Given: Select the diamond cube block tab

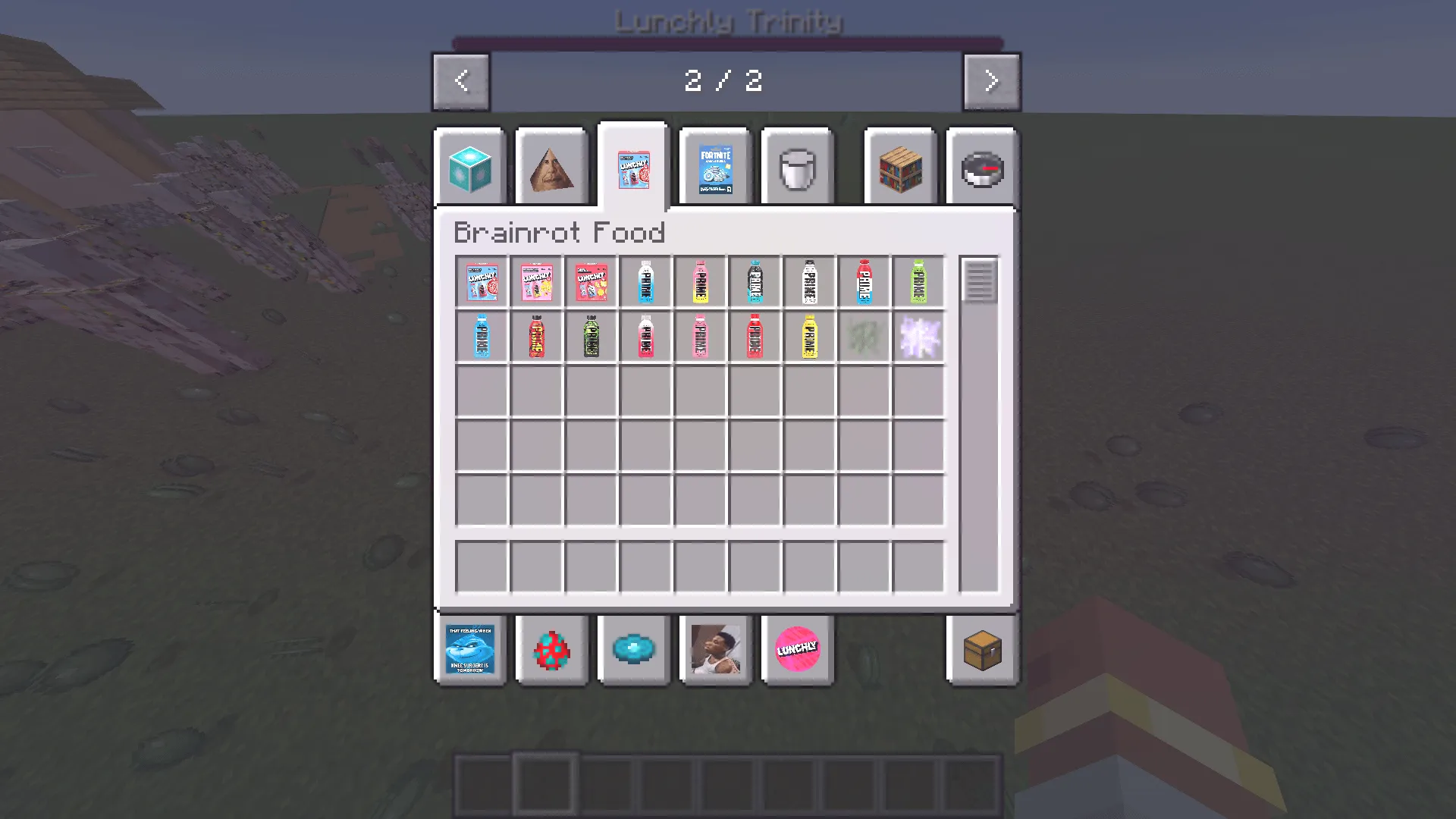Looking at the screenshot, I should pos(469,167).
